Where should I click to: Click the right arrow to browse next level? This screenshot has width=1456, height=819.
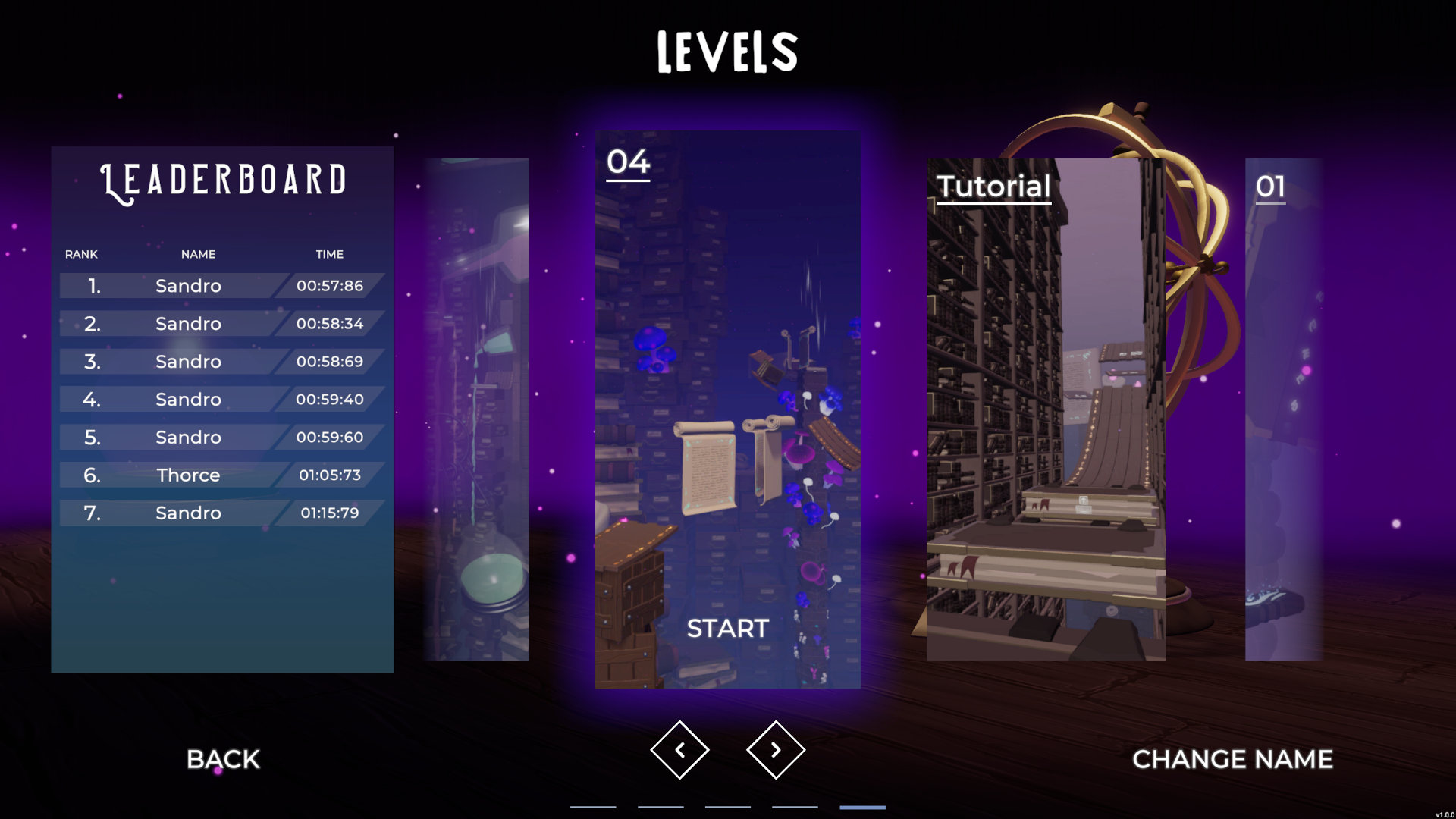(x=775, y=748)
